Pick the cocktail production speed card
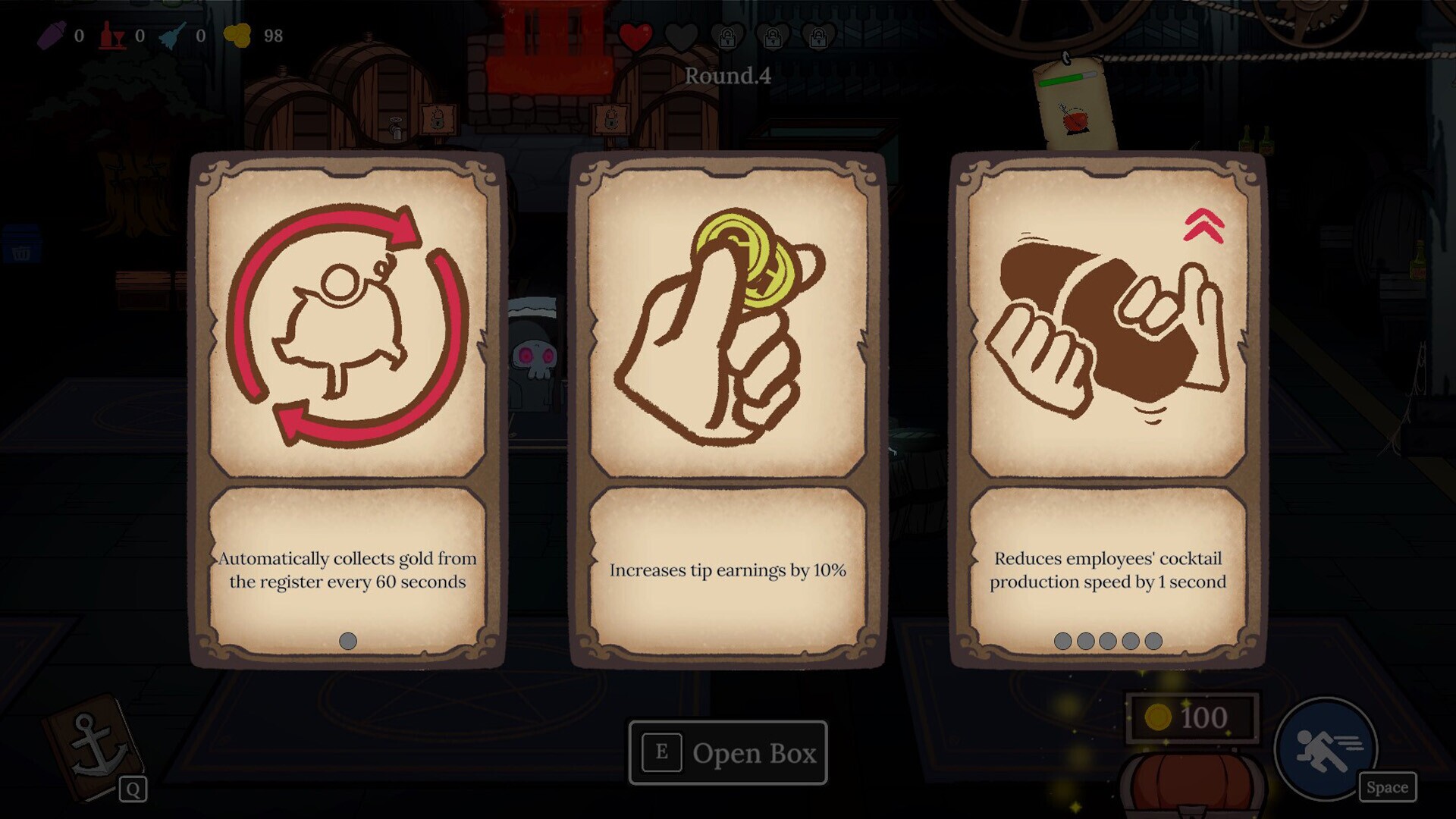This screenshot has width=1456, height=819. click(1107, 409)
